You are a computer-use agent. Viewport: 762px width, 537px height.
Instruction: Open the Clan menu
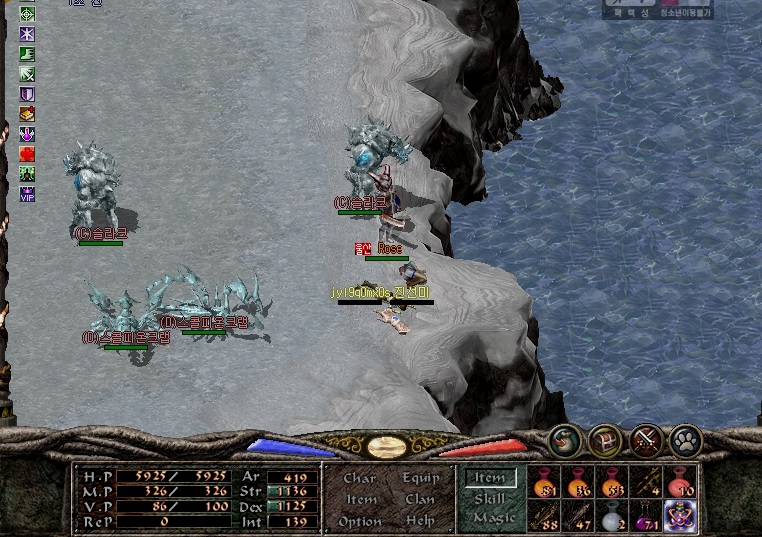pyautogui.click(x=420, y=499)
